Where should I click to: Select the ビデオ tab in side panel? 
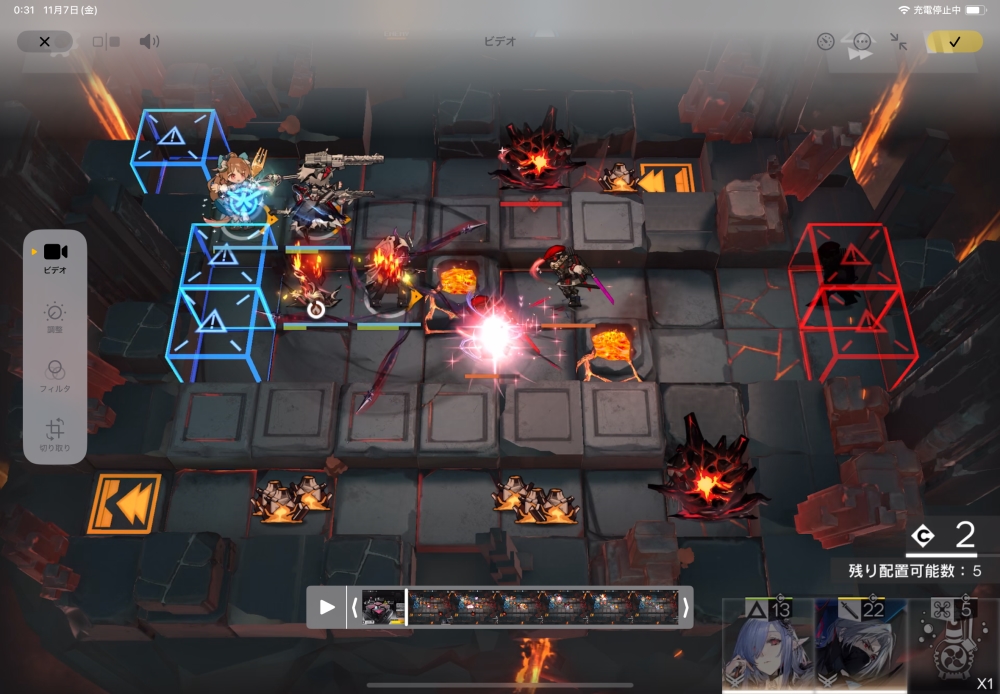(55, 257)
